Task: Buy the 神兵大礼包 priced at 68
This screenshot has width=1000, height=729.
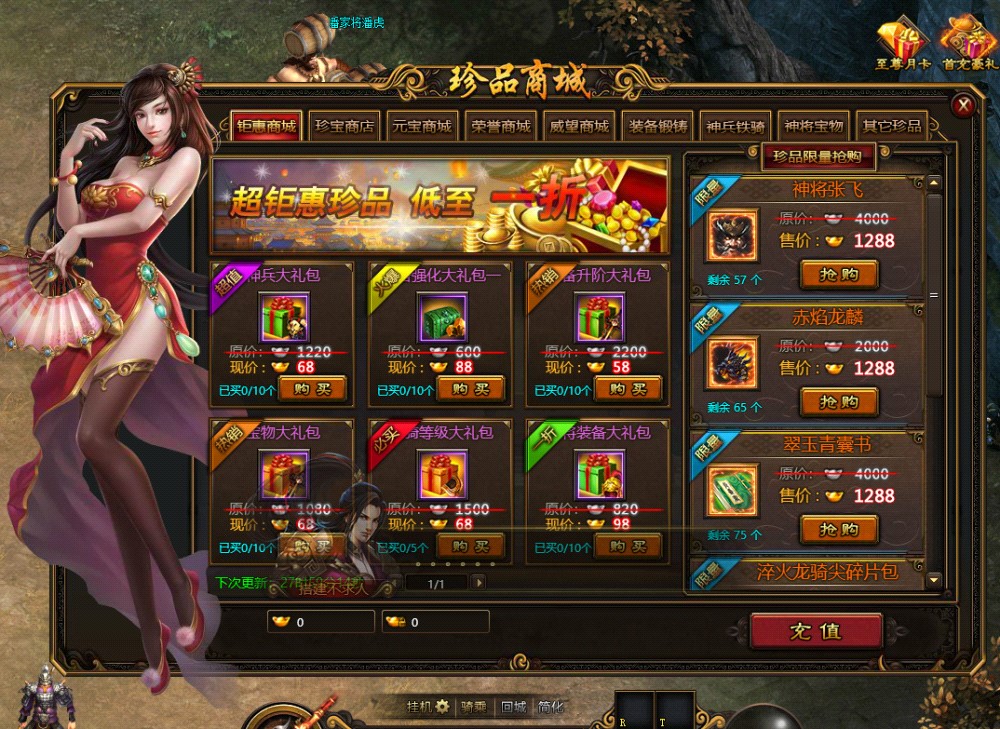Action: click(313, 388)
